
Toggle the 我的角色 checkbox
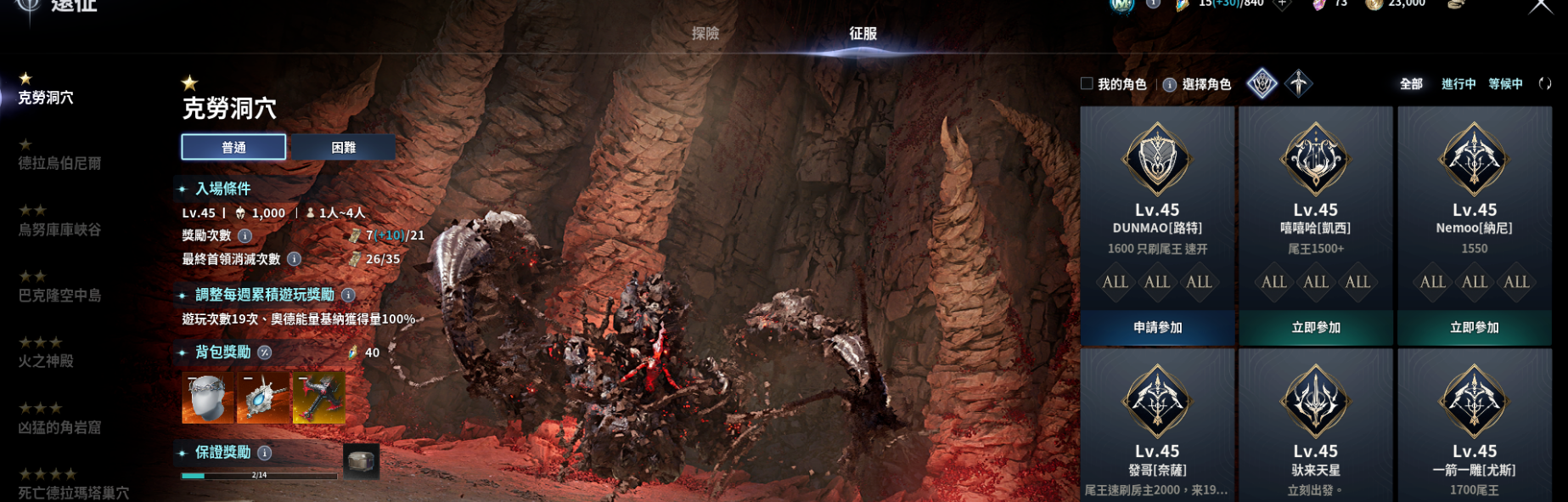pyautogui.click(x=1087, y=83)
